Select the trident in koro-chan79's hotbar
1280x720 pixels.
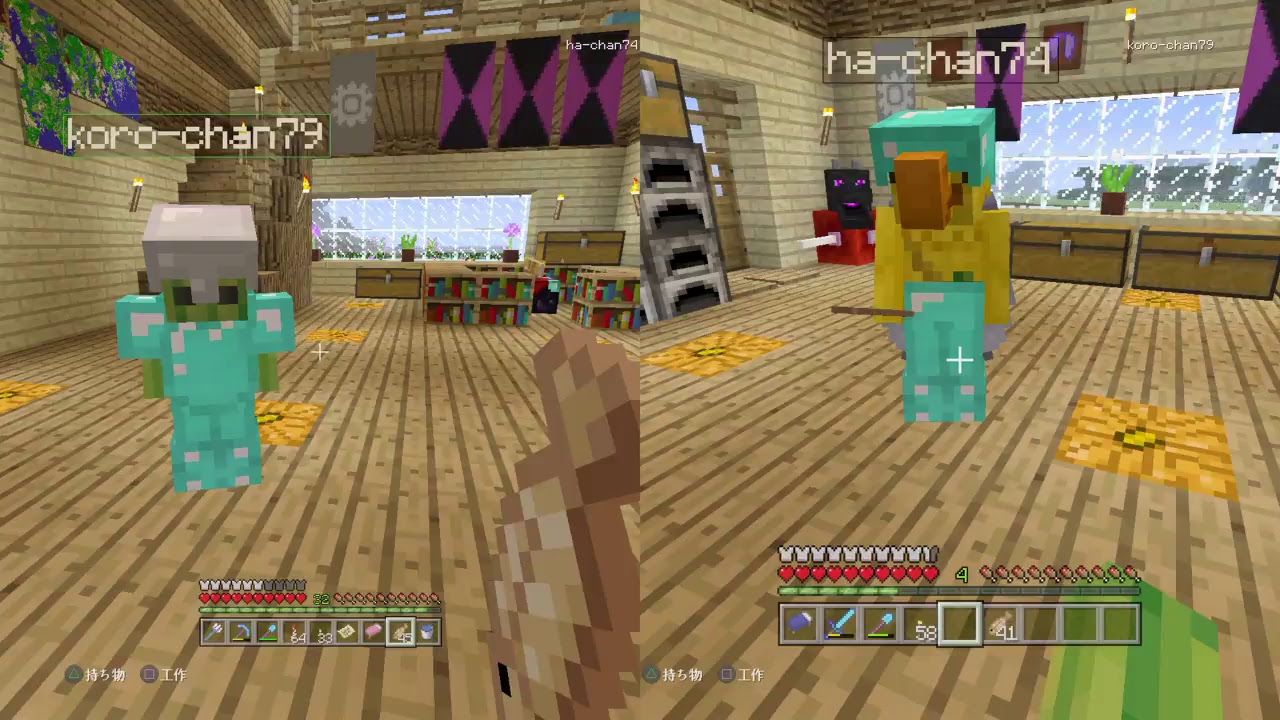(x=213, y=631)
